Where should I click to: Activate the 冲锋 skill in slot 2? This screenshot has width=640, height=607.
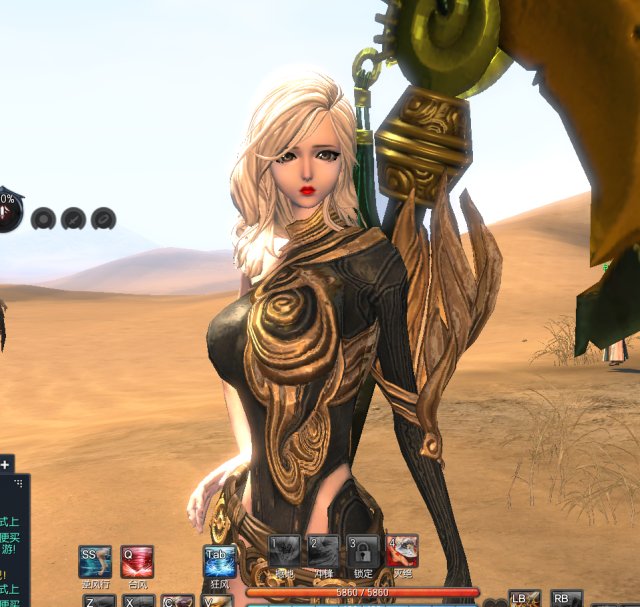323,552
